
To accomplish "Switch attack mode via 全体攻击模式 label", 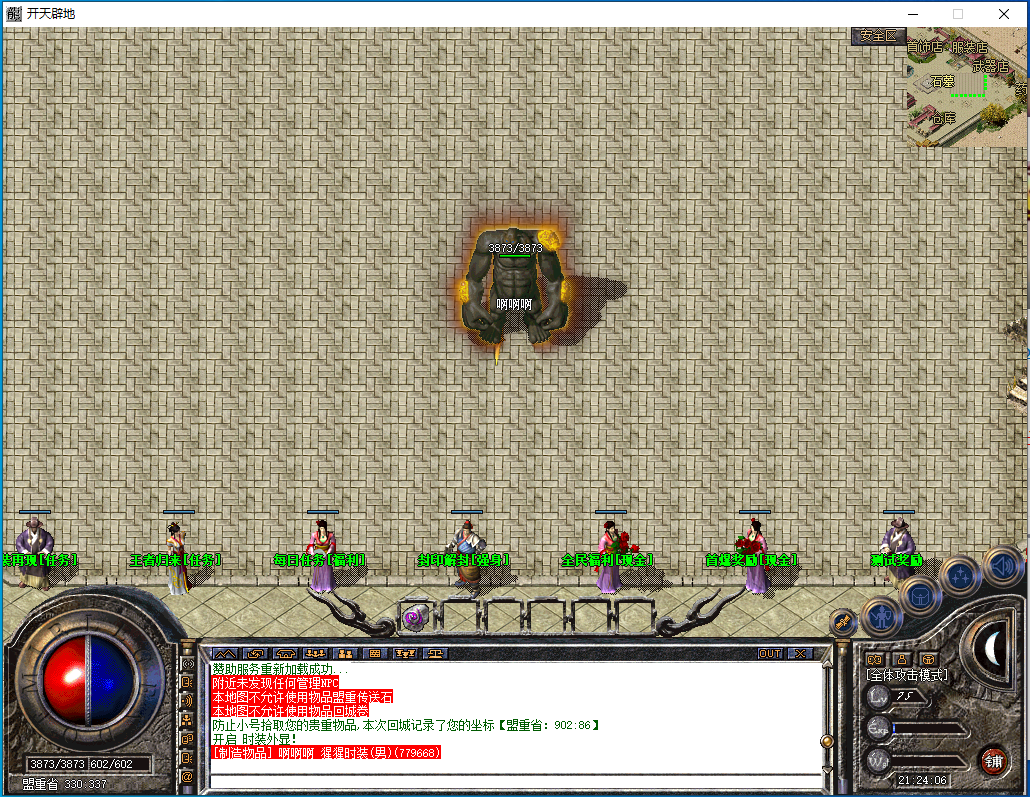I will point(906,675).
